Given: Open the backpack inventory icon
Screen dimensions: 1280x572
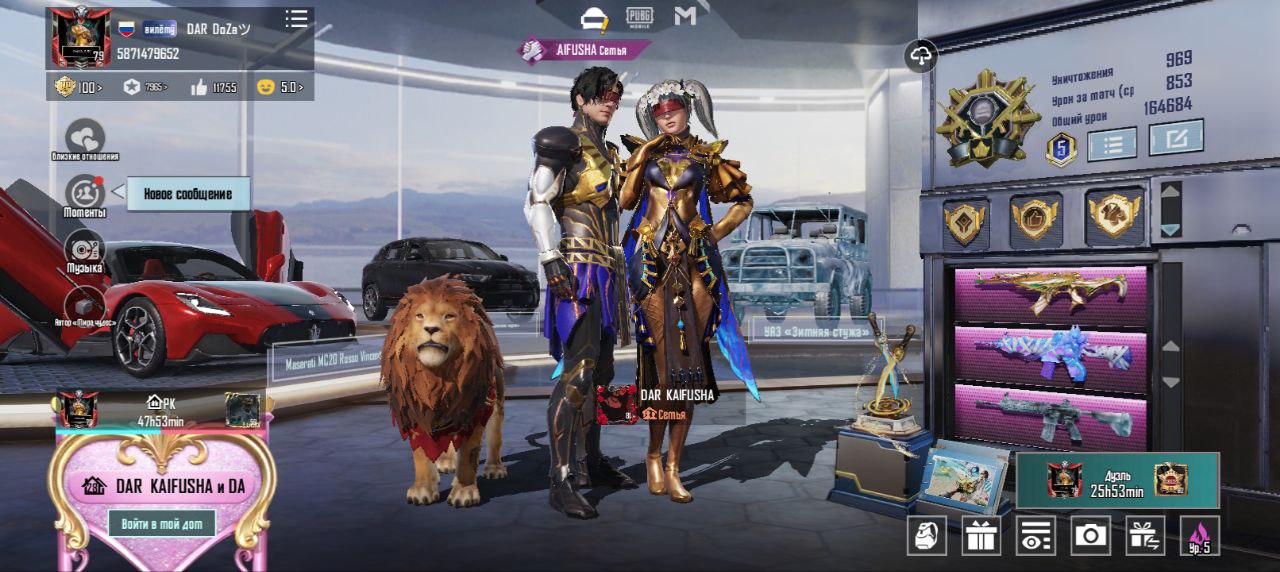Looking at the screenshot, I should [927, 536].
